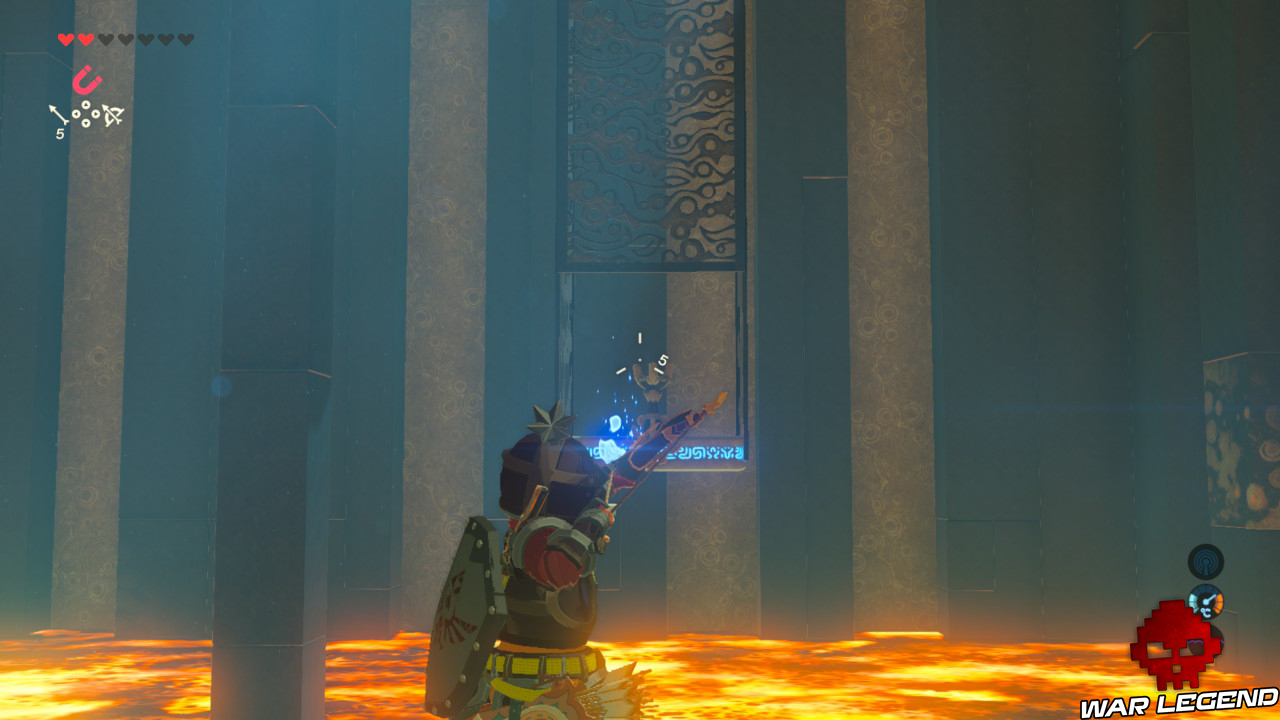Click the bow and arrow icon

112,114
